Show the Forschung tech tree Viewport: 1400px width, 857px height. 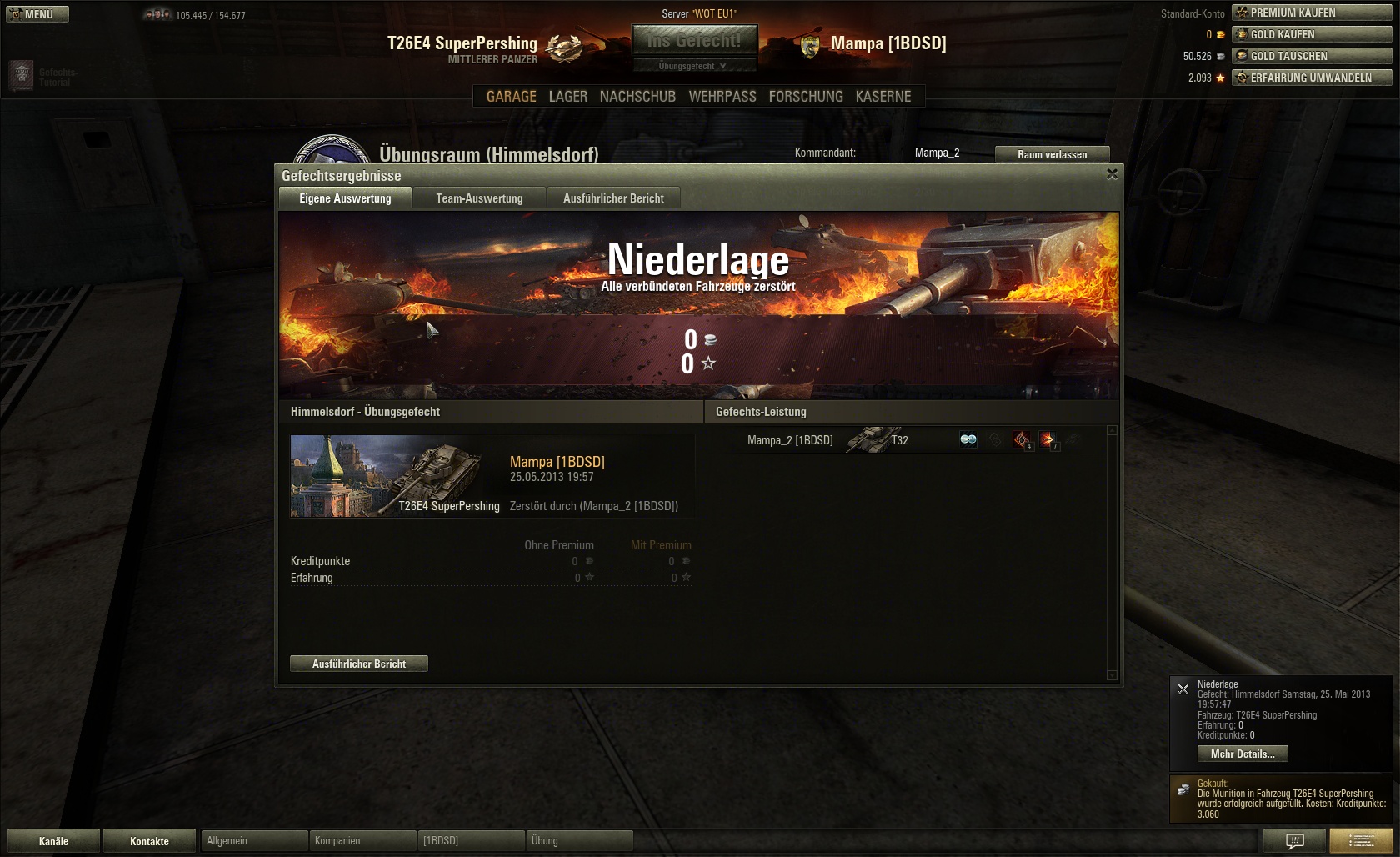click(x=806, y=97)
